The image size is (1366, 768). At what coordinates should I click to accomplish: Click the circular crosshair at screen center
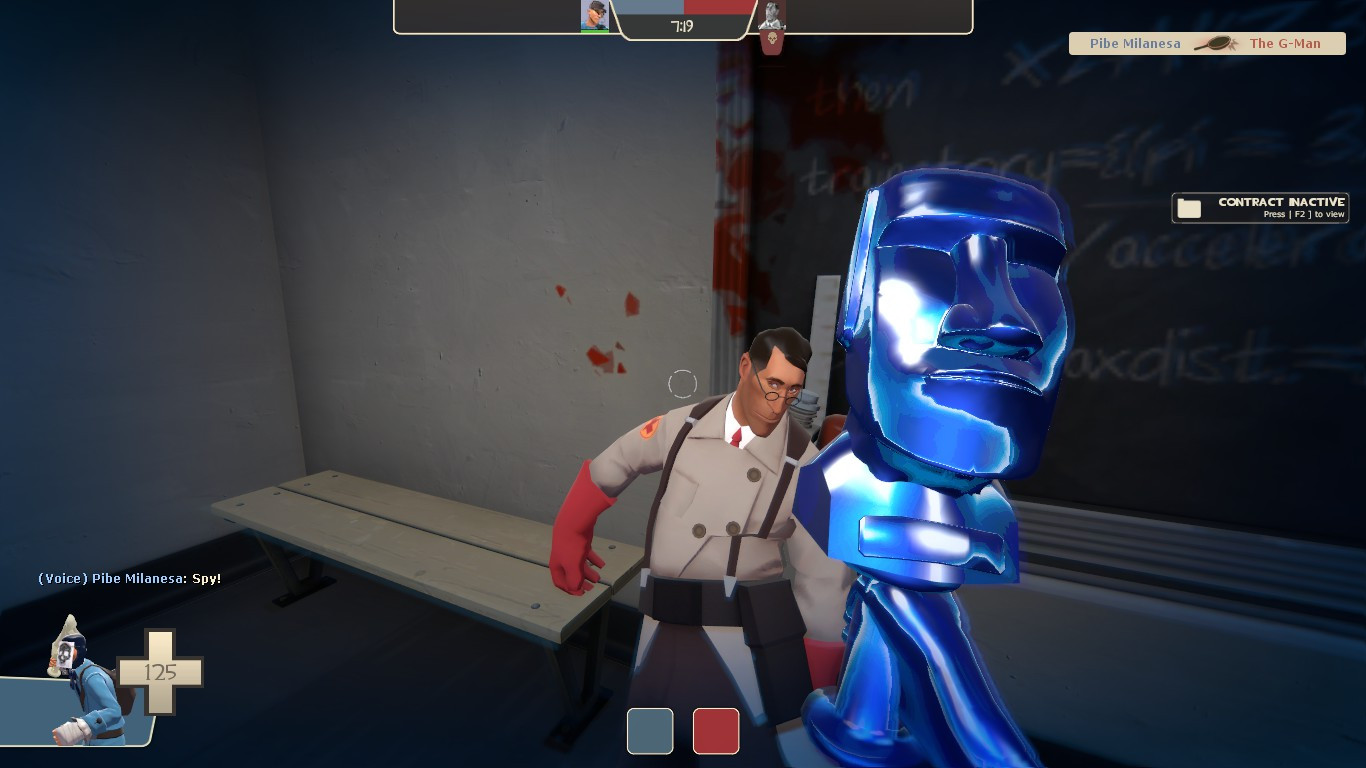683,383
